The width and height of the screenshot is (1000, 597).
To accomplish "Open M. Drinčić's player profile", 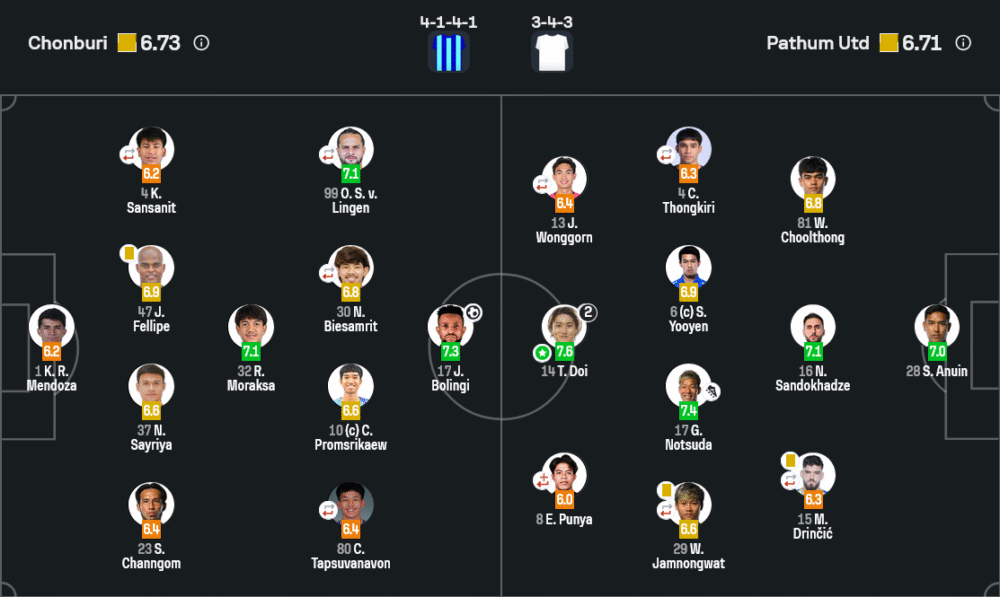I will tap(812, 475).
